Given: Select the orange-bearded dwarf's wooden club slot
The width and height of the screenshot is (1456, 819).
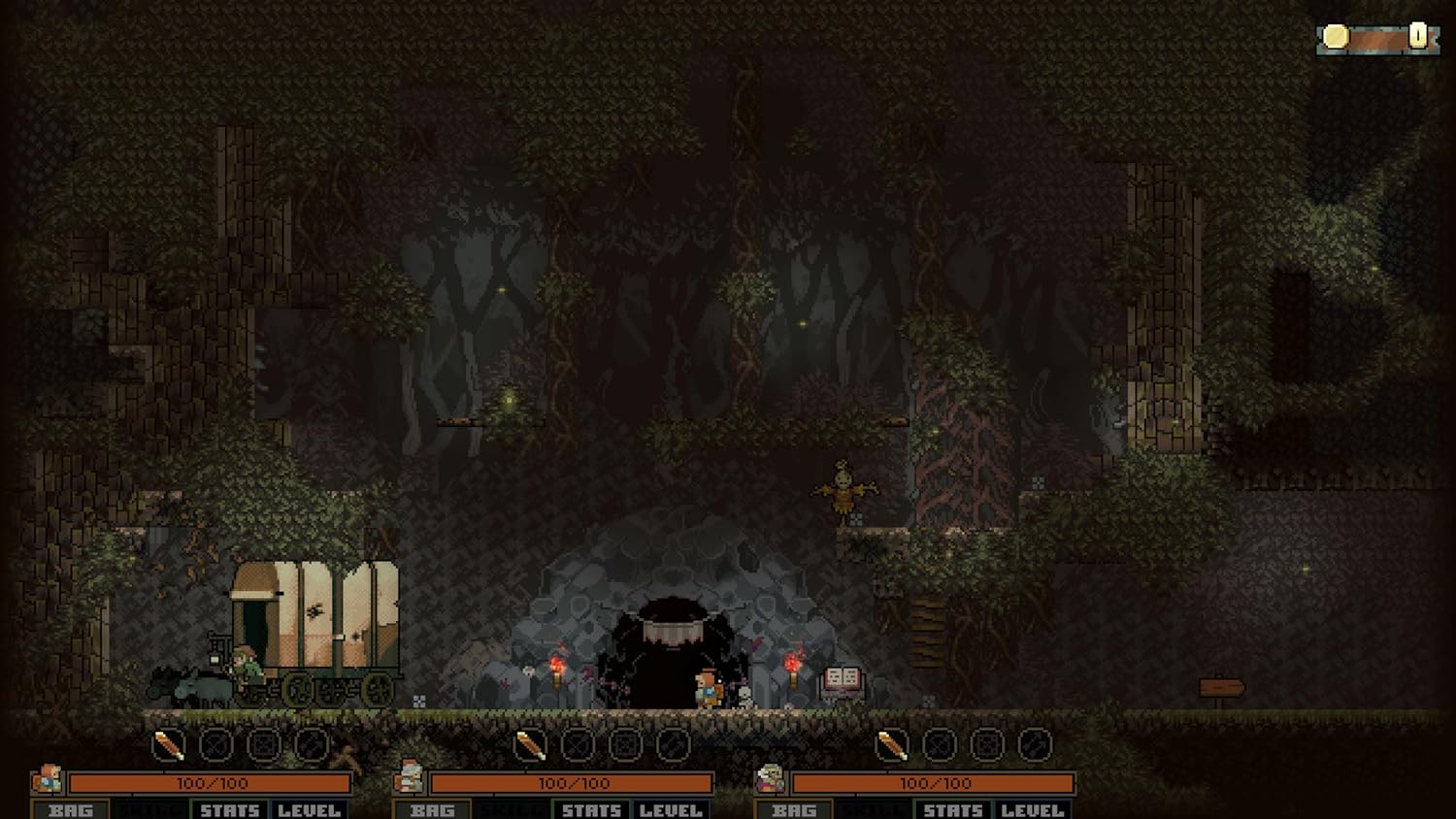Looking at the screenshot, I should tap(169, 745).
